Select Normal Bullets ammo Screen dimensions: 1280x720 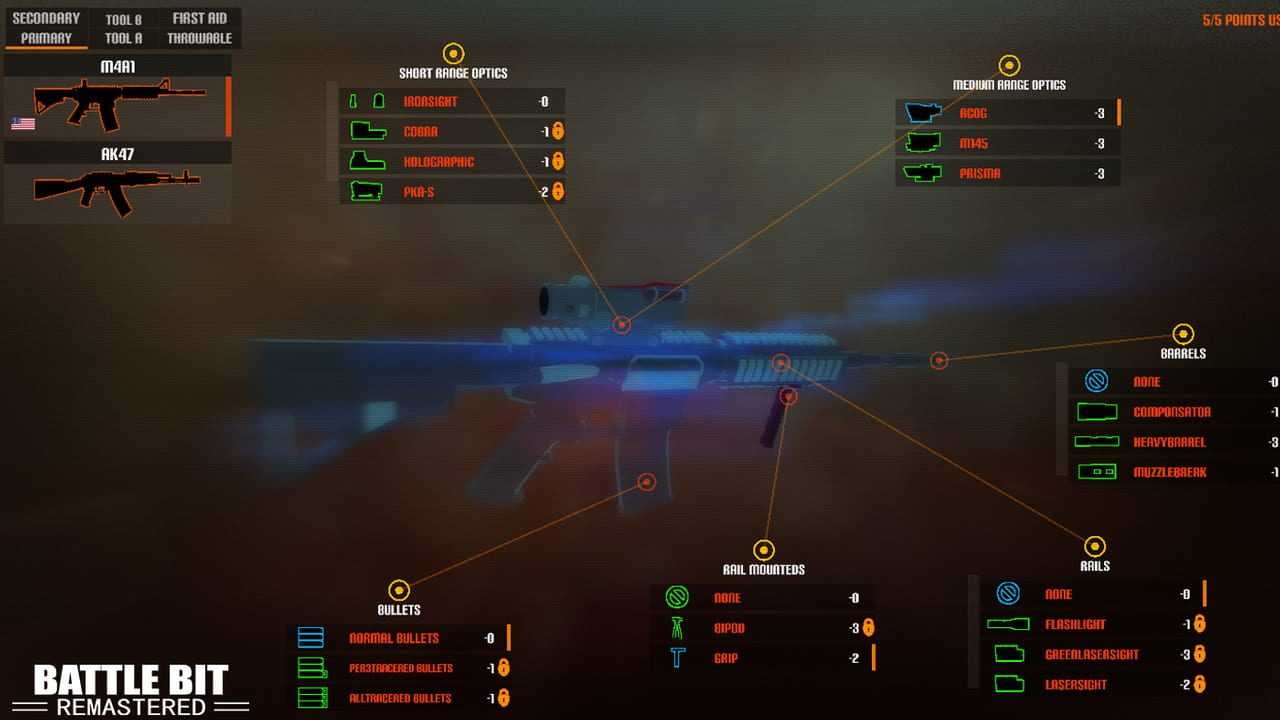click(x=397, y=638)
